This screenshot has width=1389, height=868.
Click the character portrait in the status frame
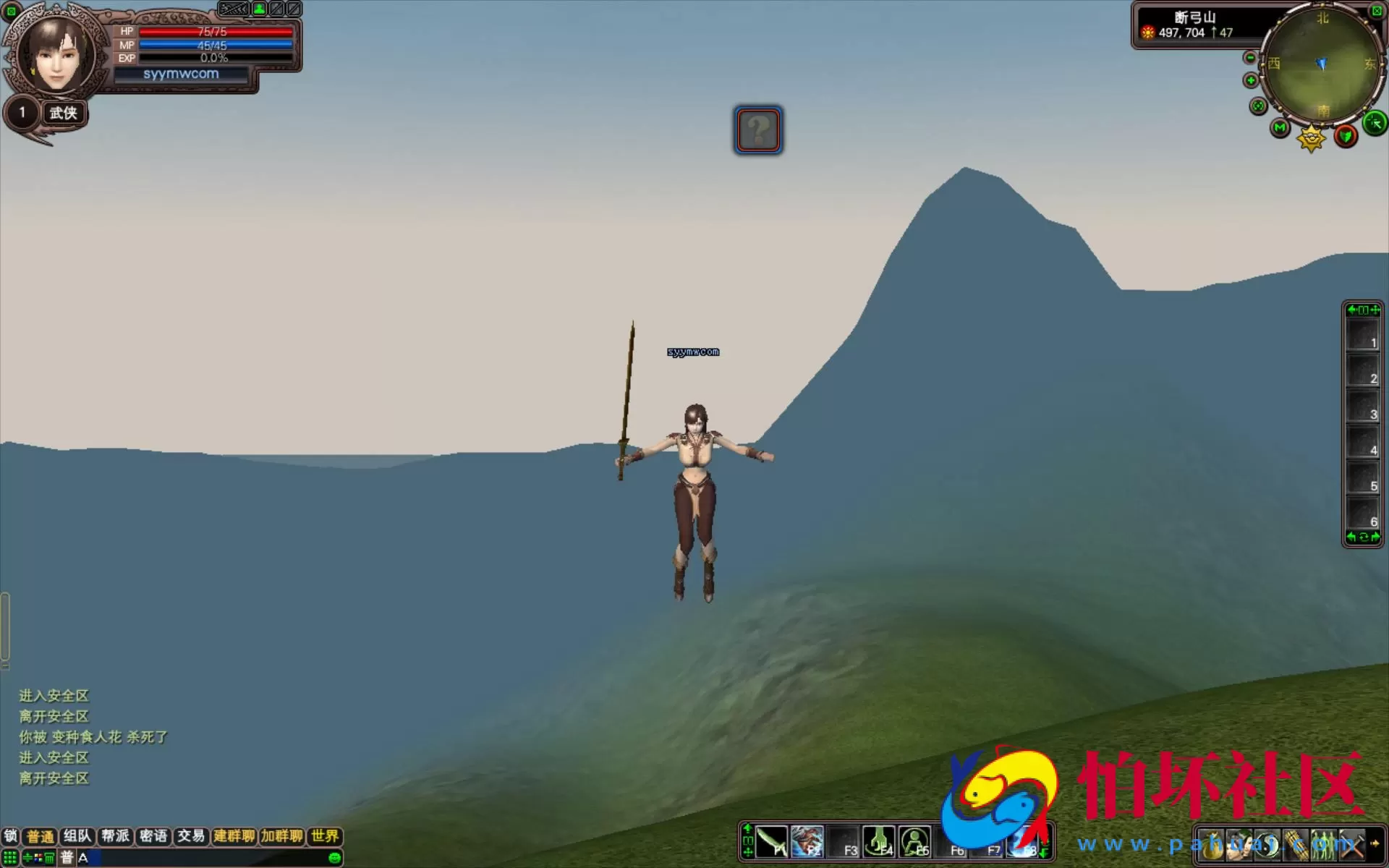point(56,55)
